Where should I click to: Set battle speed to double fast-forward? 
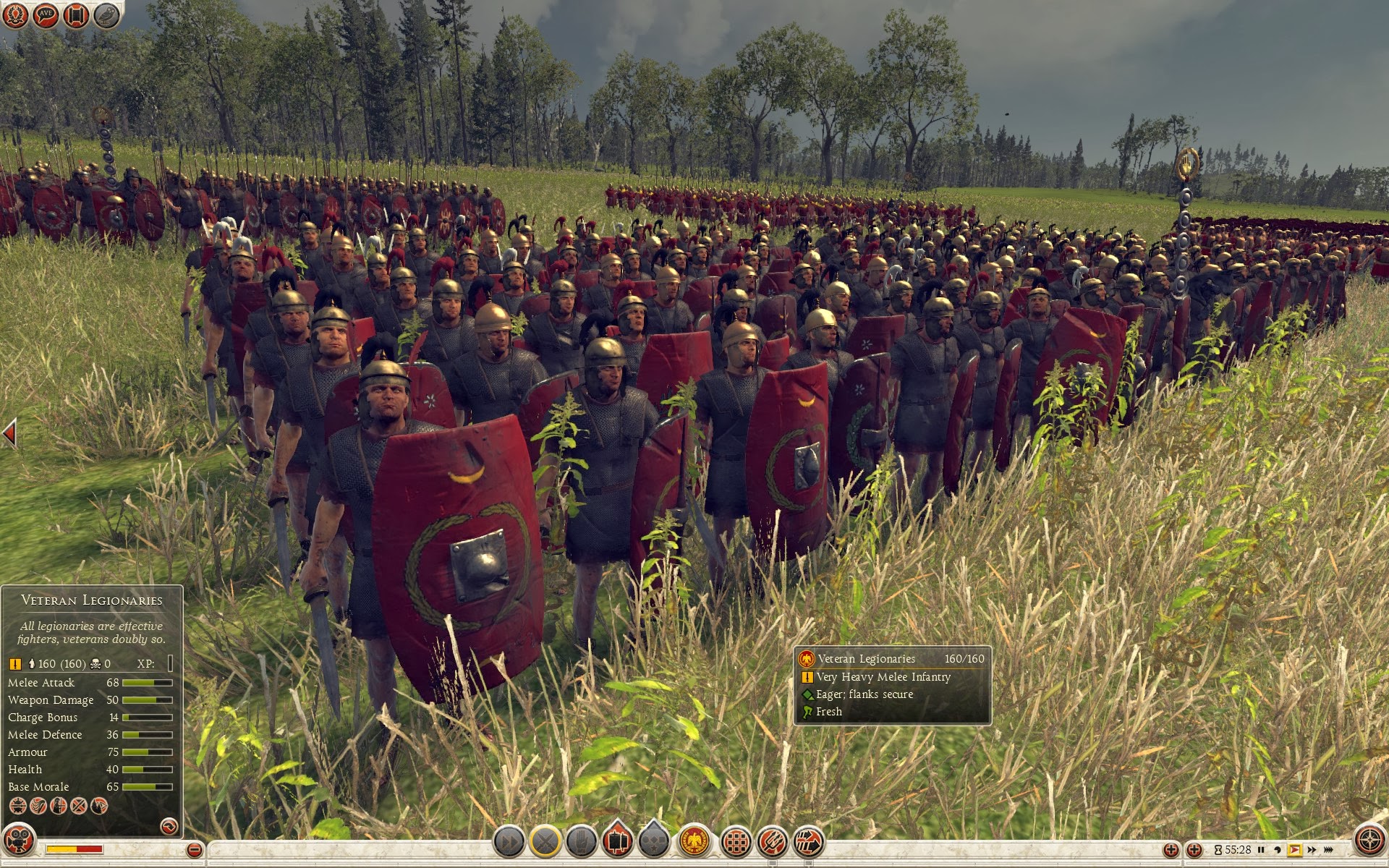(1312, 850)
